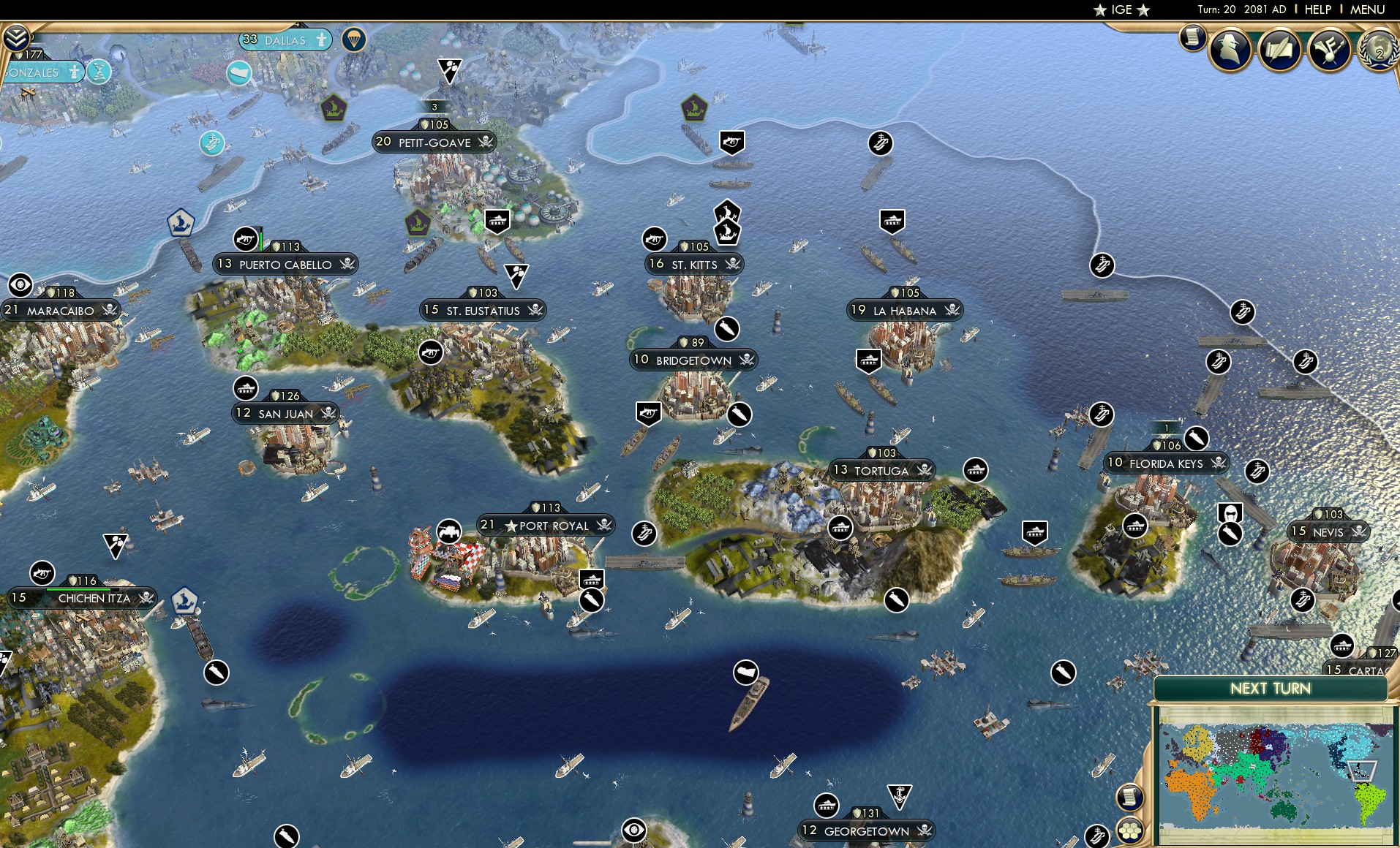Click the hourglass icon beside the Gonzales banner
This screenshot has height=848, width=1400.
click(101, 72)
